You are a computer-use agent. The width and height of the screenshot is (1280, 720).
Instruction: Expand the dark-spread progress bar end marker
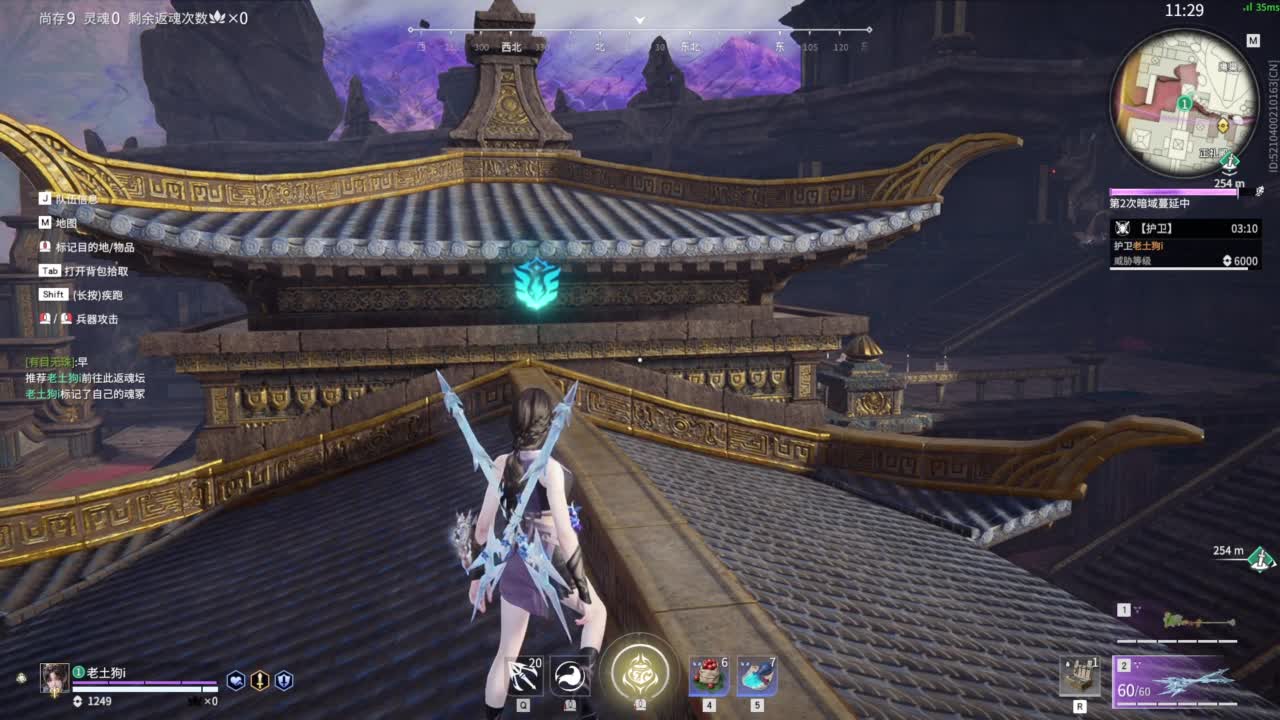point(1238,191)
